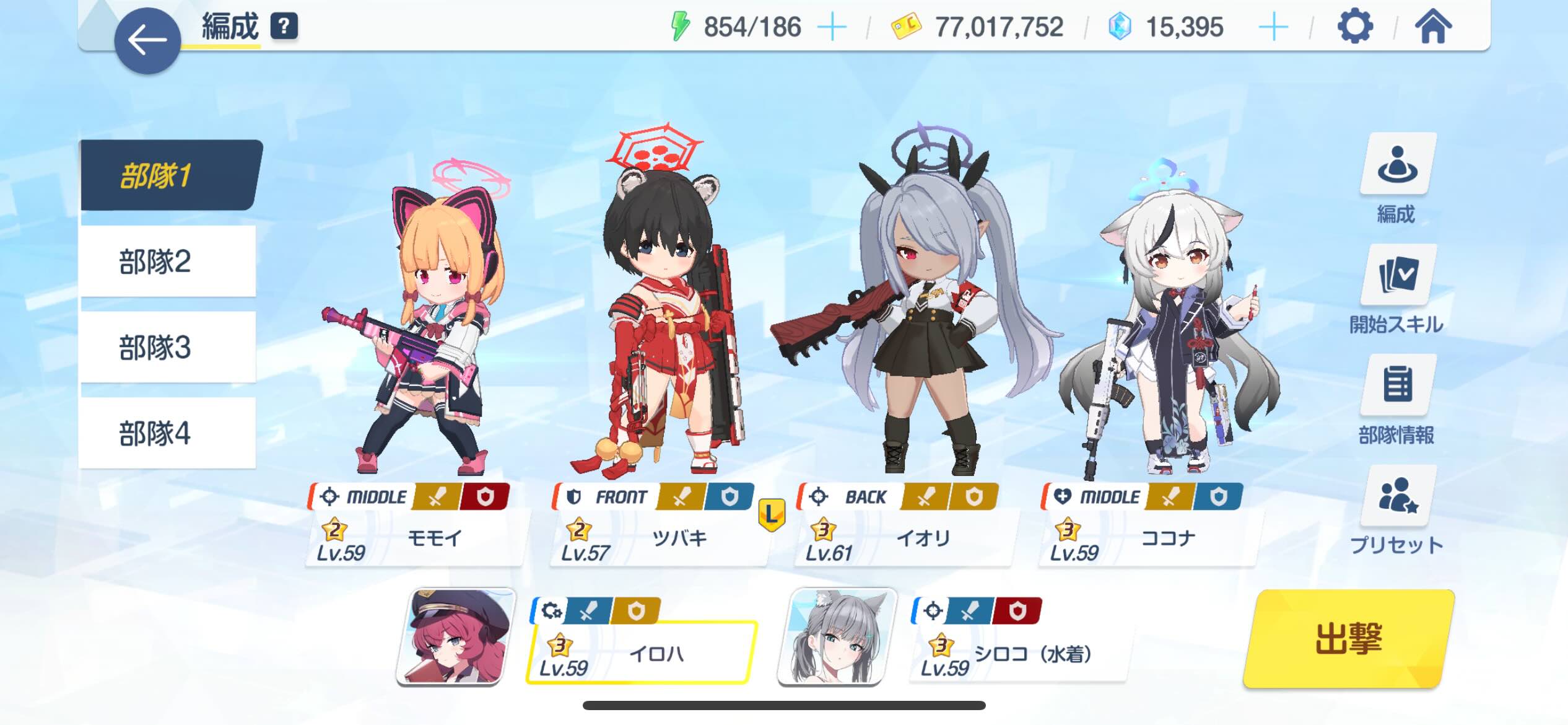Viewport: 1568px width, 725px height.
Task: Open pyroxene purchase with the plus sign
Action: (1273, 26)
